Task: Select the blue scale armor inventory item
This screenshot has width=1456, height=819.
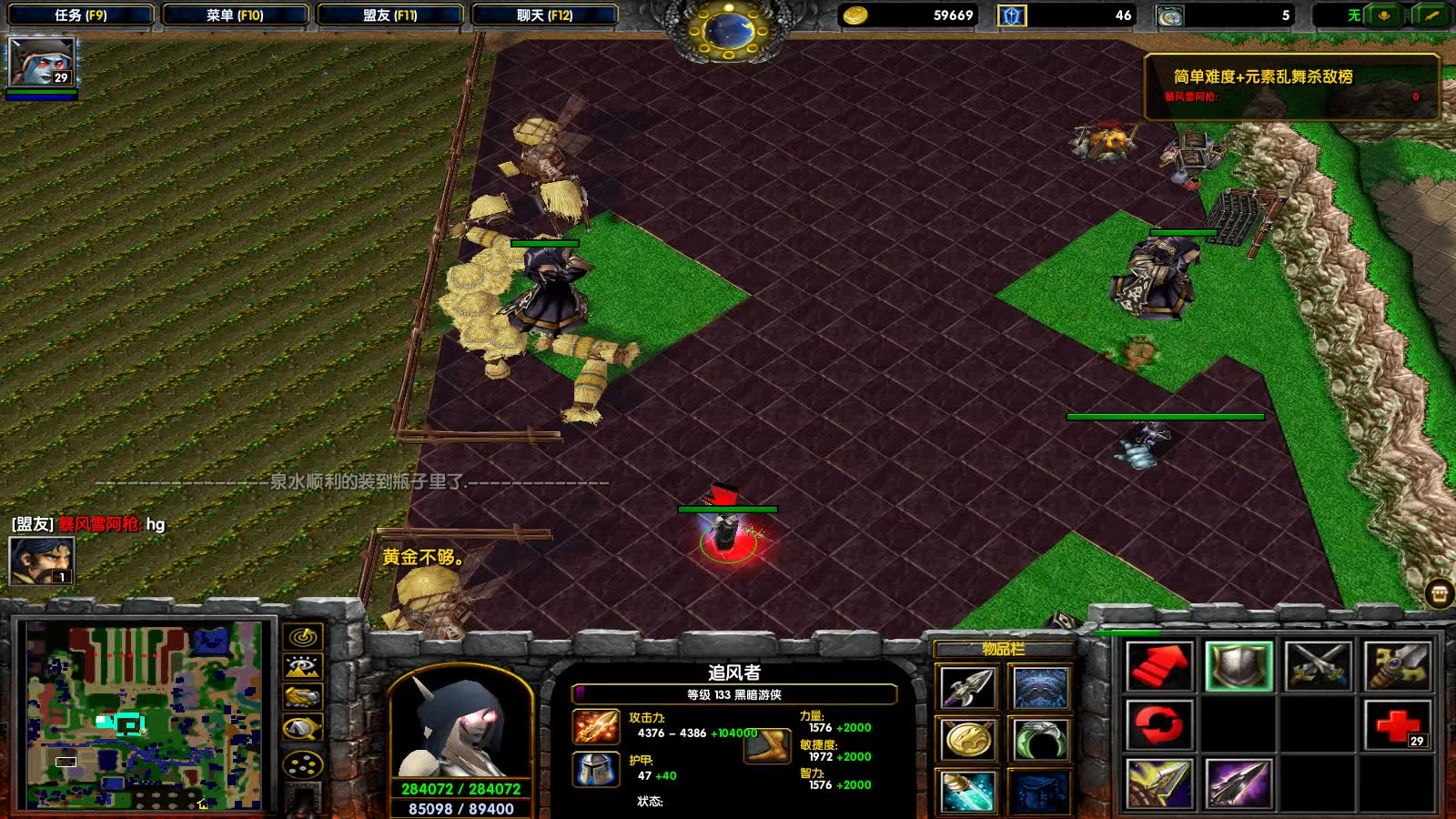Action: coord(1040,687)
